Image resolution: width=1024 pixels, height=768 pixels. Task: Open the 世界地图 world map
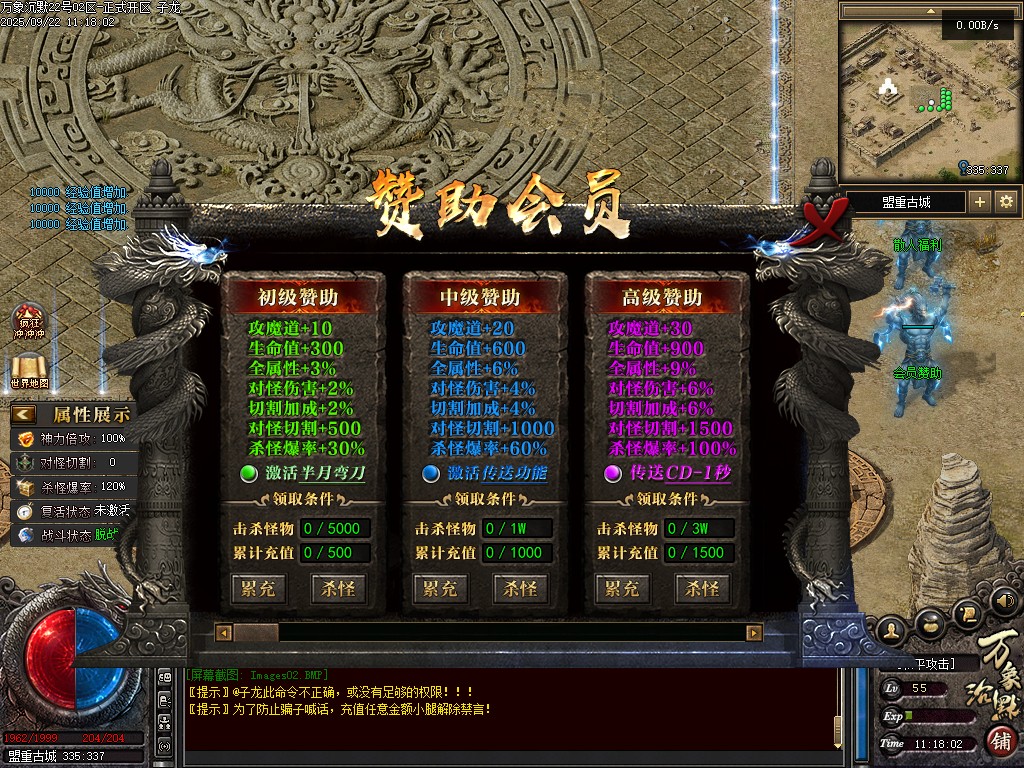click(28, 370)
